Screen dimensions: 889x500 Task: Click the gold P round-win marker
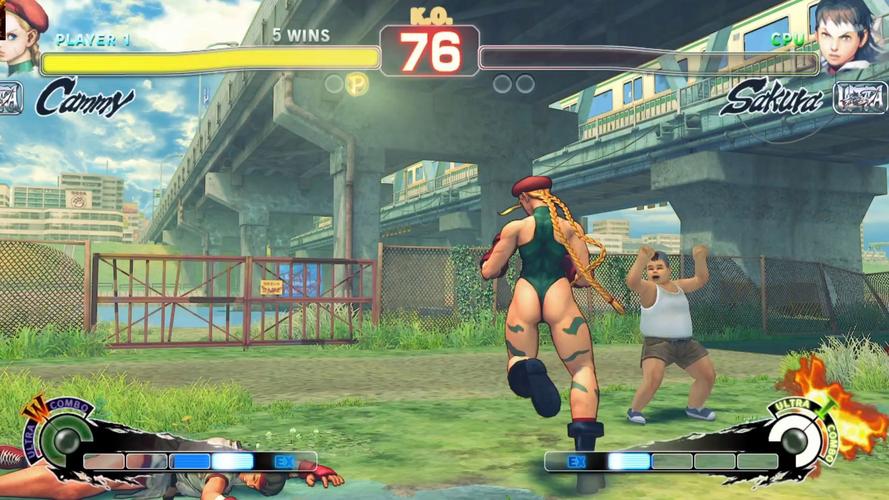[x=357, y=84]
